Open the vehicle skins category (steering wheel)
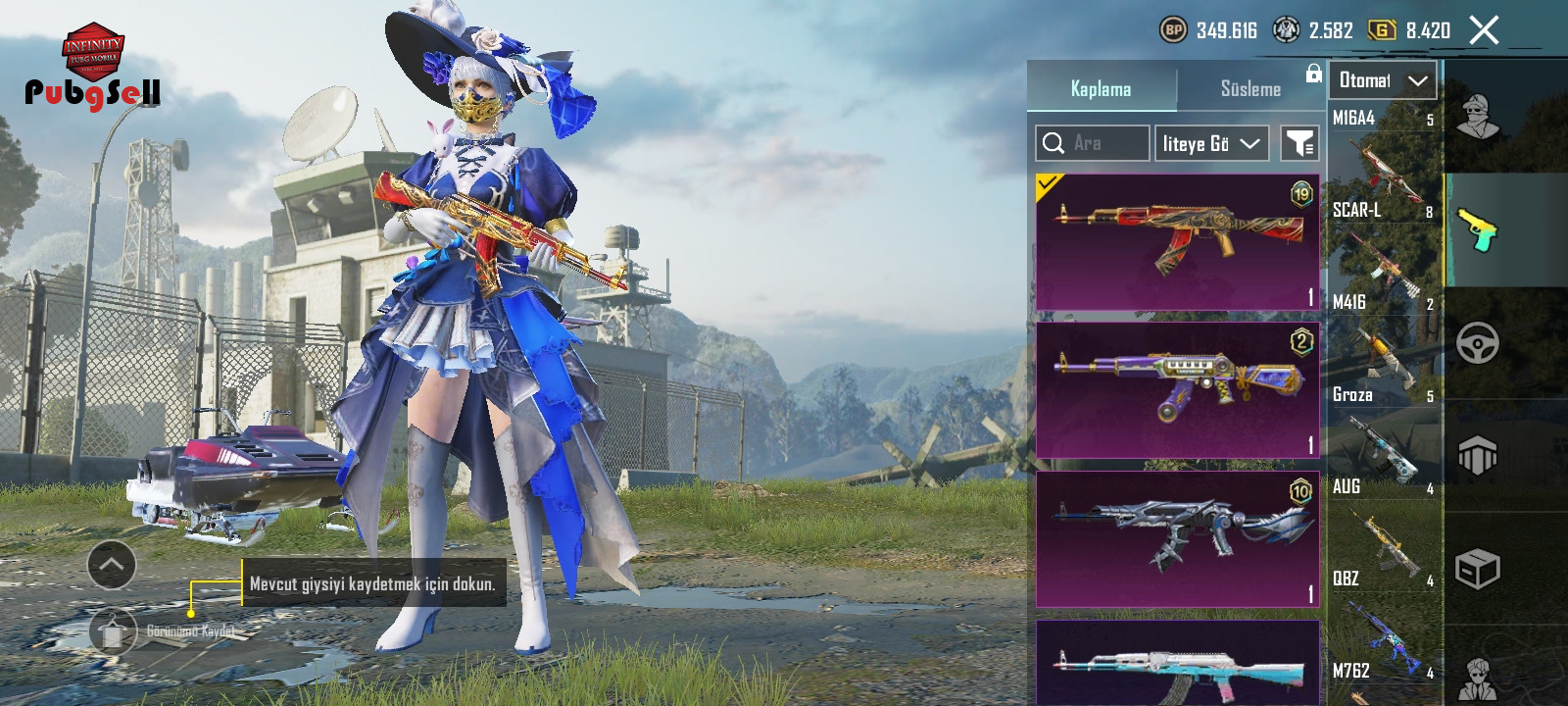 (1478, 343)
